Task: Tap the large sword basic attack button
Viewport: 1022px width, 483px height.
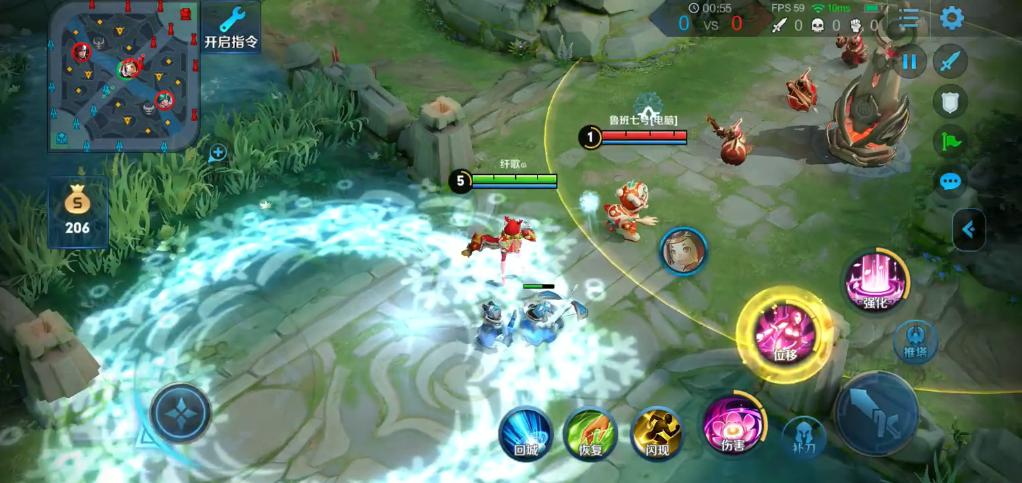Action: coord(876,413)
